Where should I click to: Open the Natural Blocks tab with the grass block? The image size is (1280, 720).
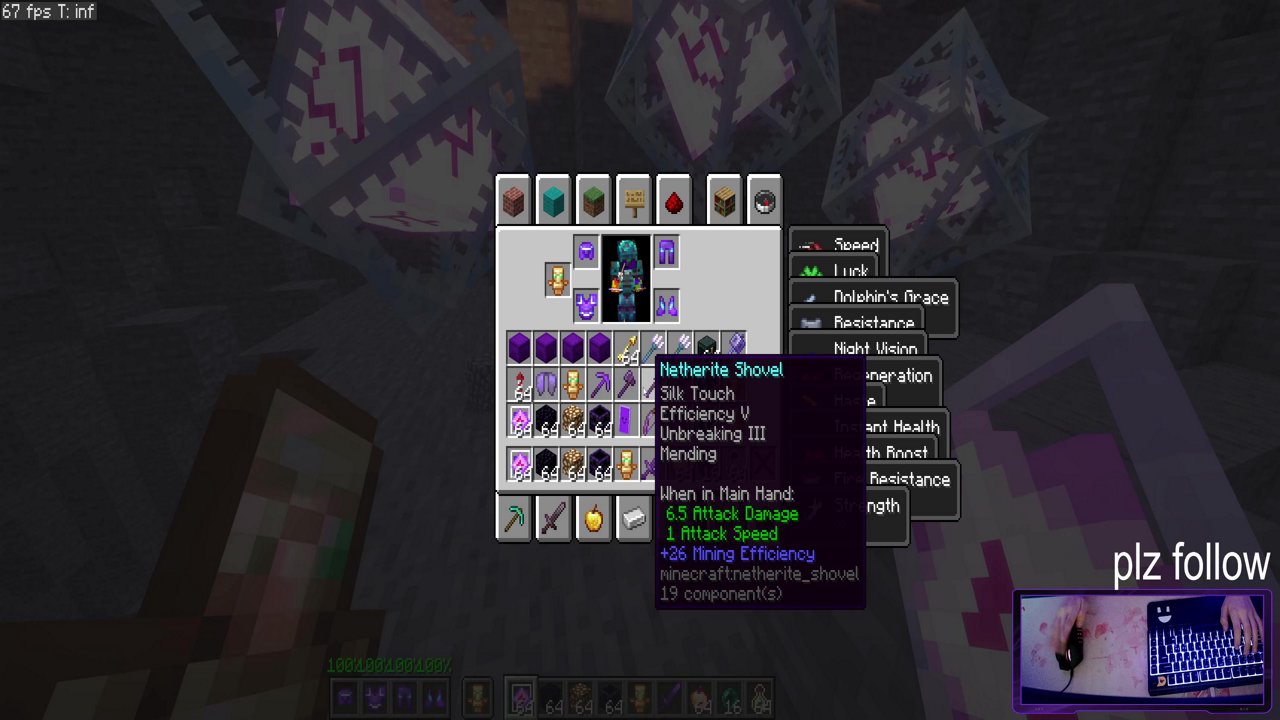coord(593,201)
